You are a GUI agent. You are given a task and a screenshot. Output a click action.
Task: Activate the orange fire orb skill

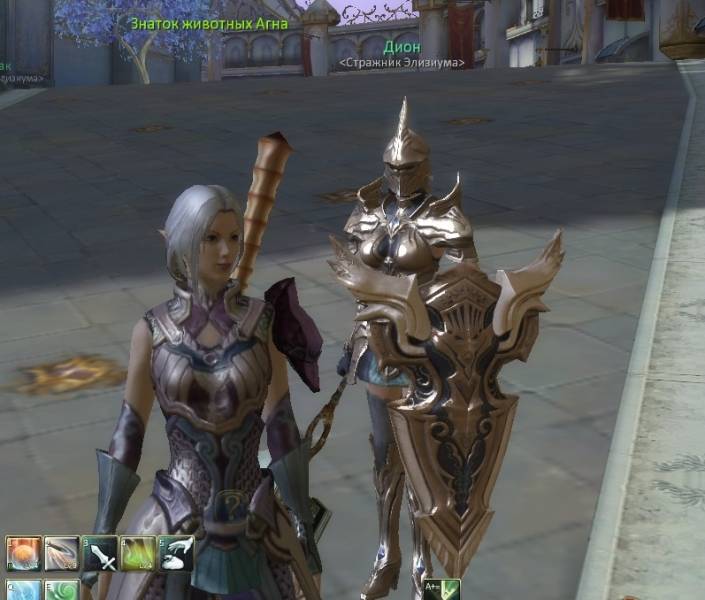22,553
